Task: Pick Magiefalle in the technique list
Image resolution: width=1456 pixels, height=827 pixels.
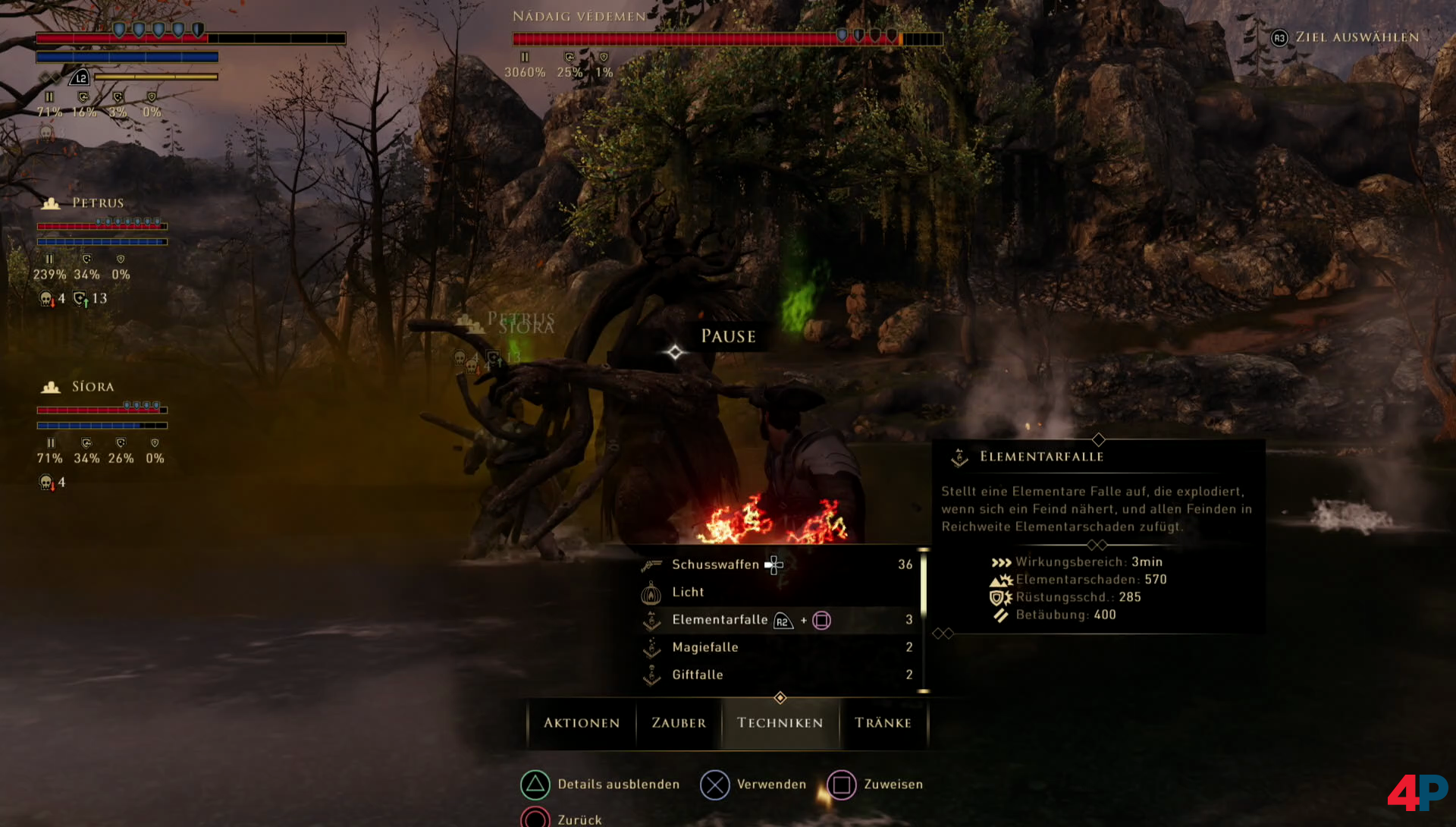Action: 704,647
